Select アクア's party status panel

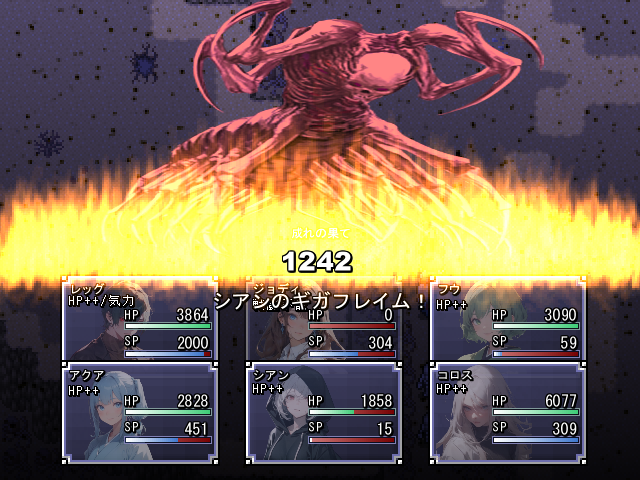pyautogui.click(x=139, y=412)
